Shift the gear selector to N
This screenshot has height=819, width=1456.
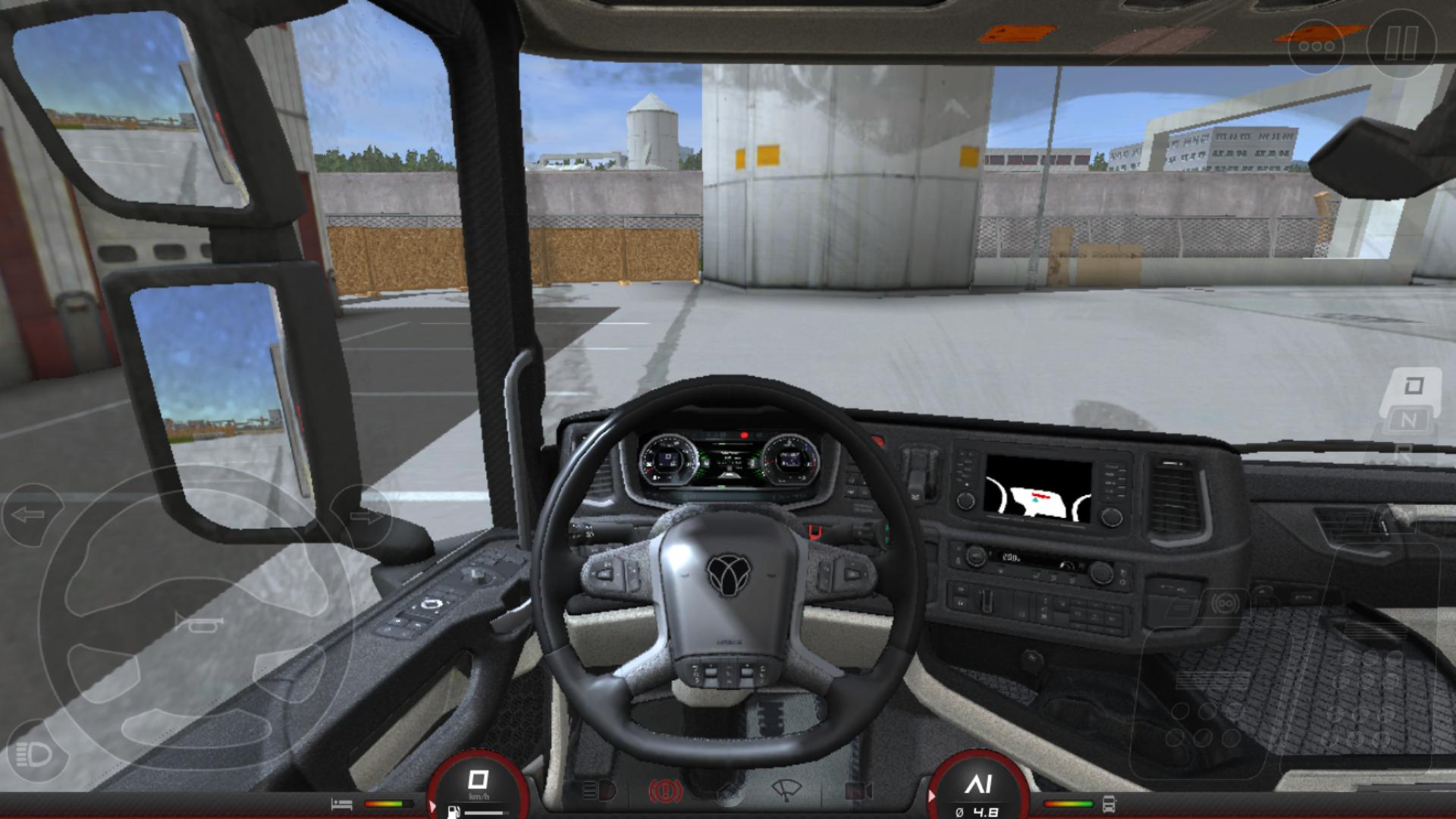[1408, 420]
